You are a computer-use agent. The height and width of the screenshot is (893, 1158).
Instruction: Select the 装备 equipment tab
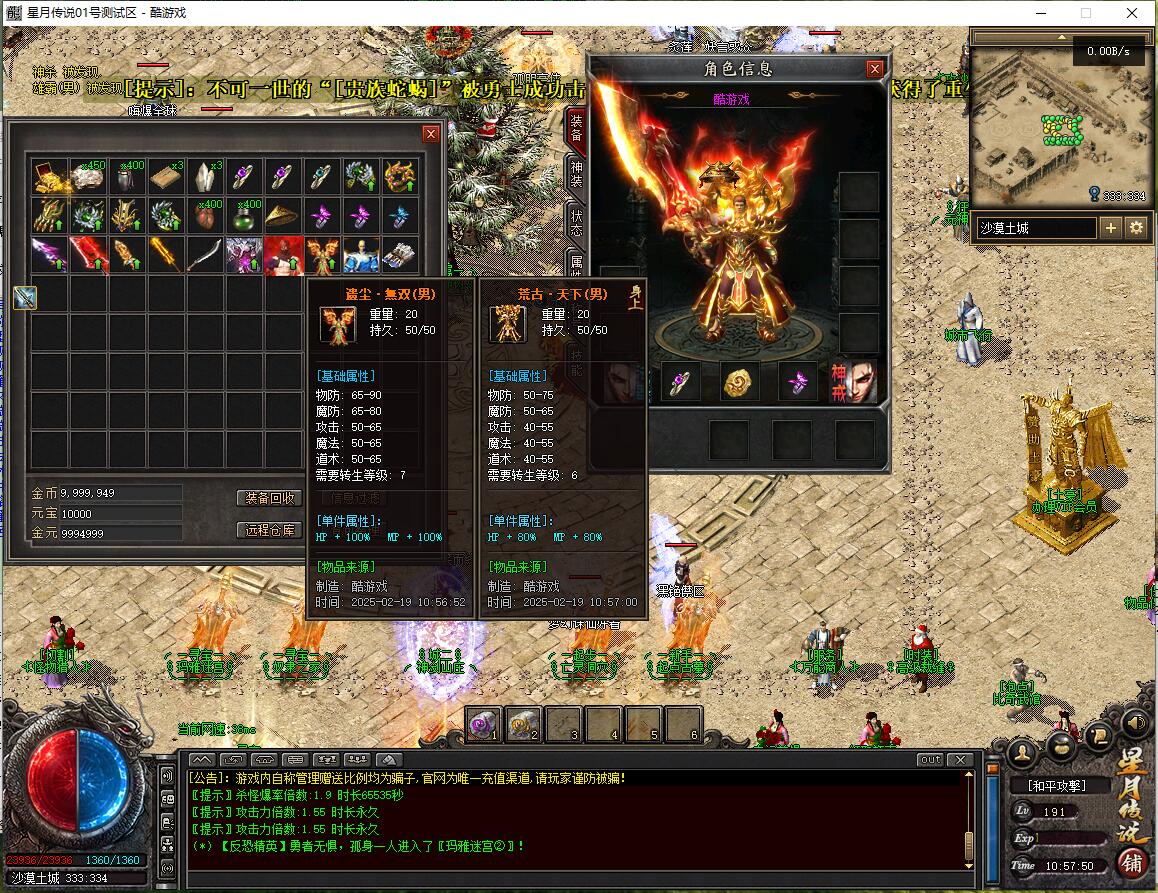tap(577, 127)
